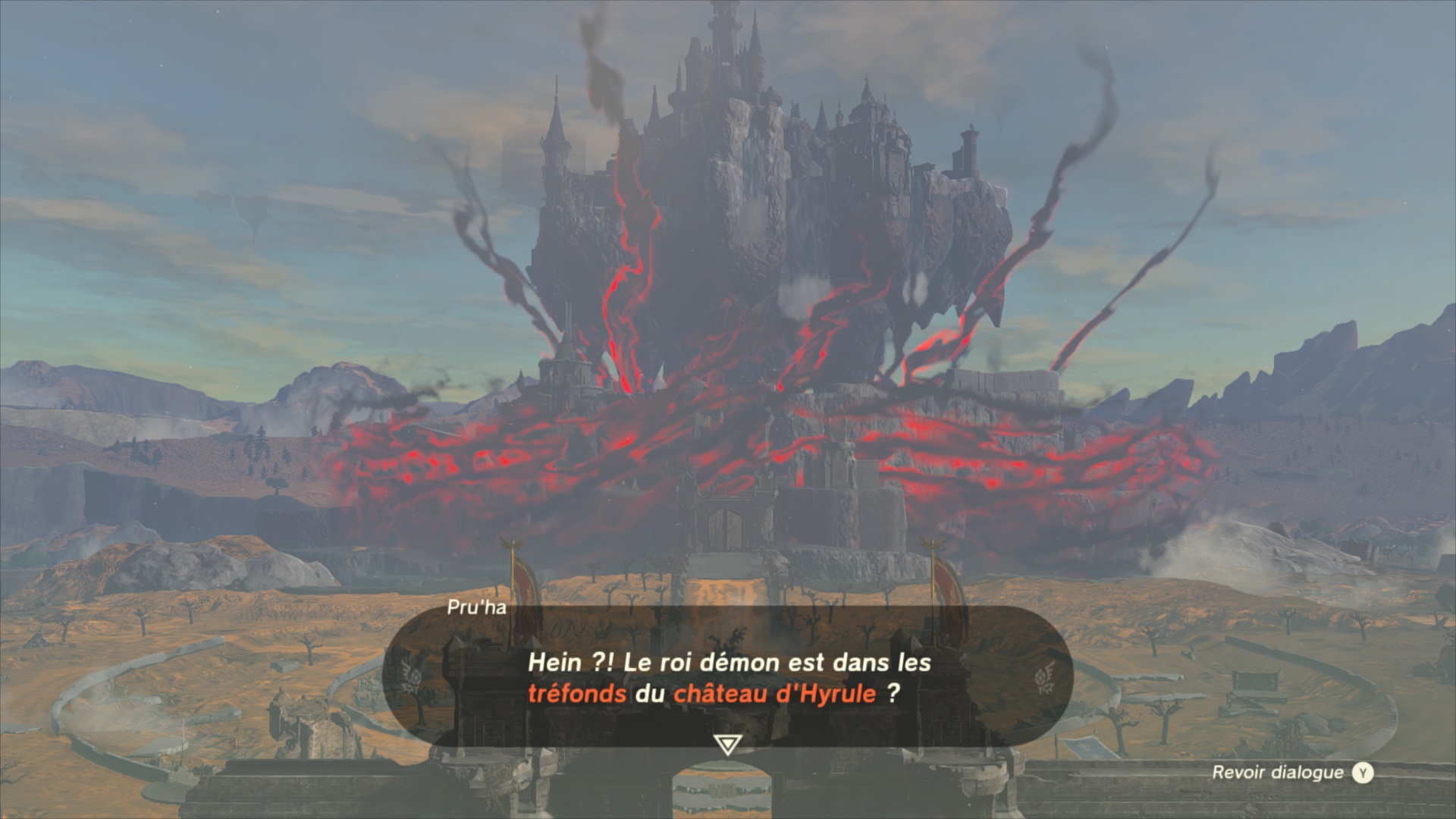Advance dialogue with the down arrow indicator

tap(726, 744)
